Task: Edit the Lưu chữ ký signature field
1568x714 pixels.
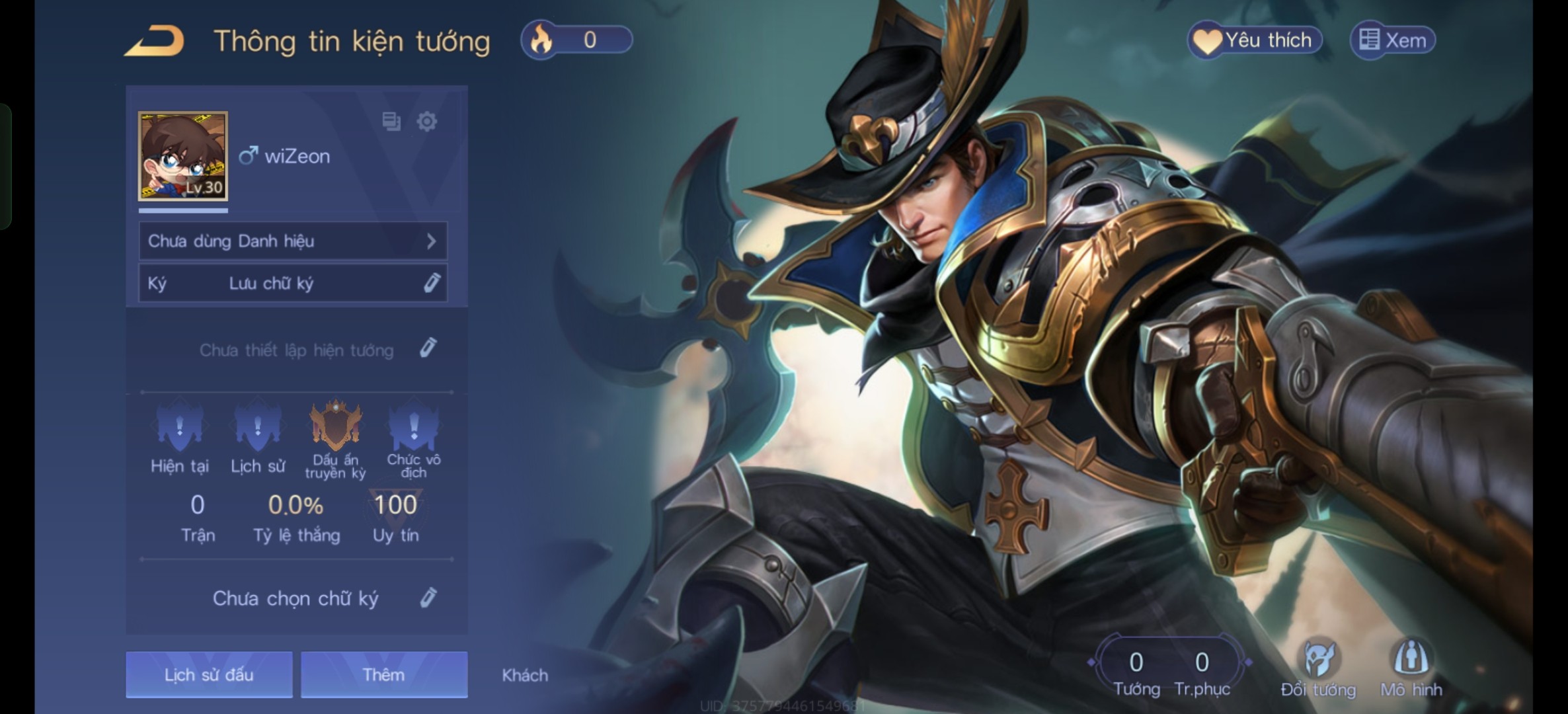Action: pos(432,283)
